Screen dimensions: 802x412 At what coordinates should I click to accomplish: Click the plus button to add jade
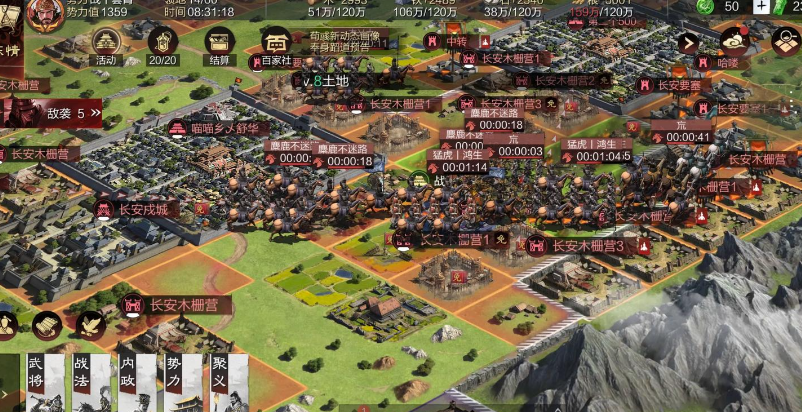pos(762,6)
